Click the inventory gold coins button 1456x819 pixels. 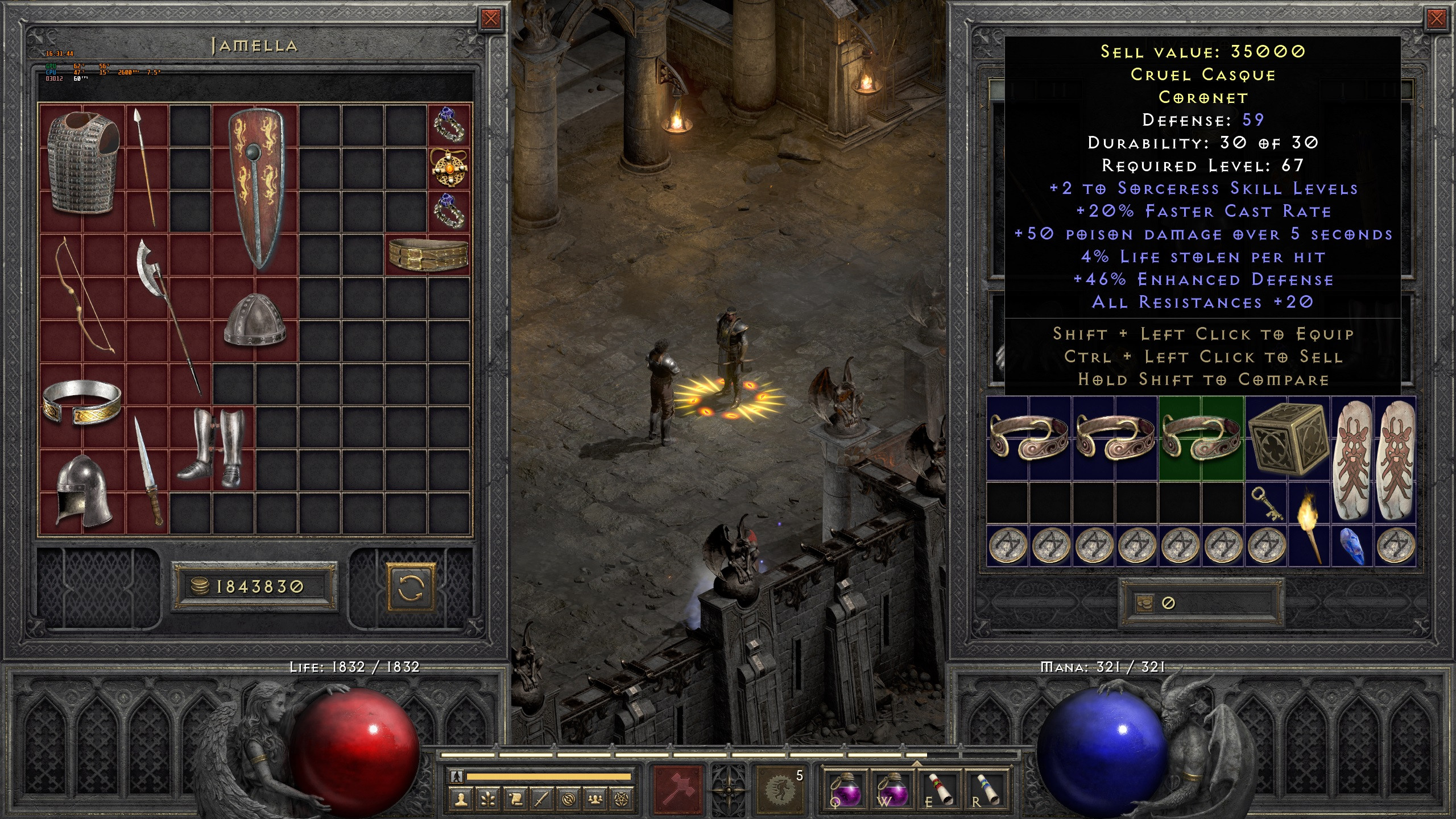1144,603
